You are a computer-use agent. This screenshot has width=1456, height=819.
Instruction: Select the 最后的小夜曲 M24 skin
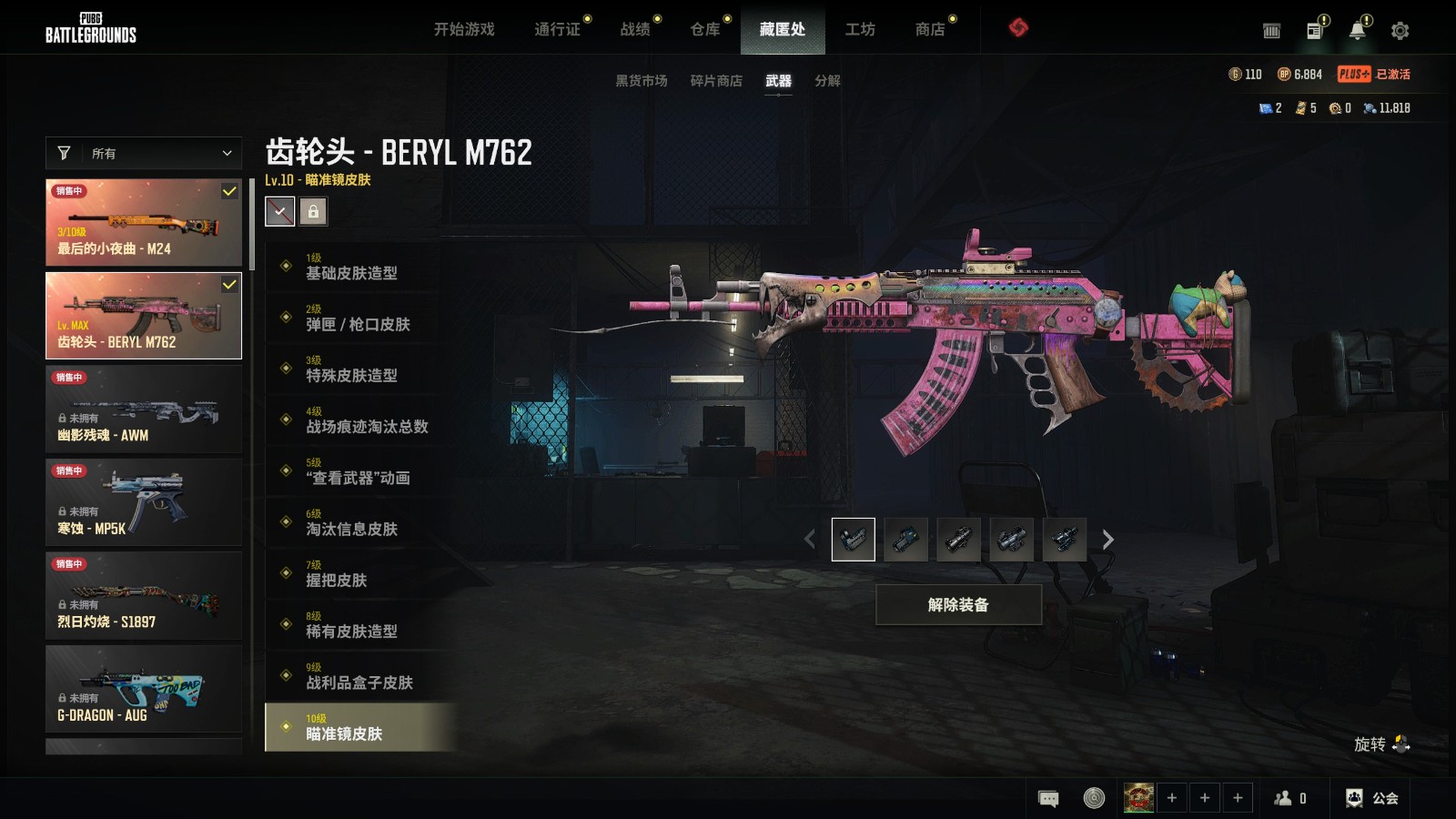click(144, 222)
